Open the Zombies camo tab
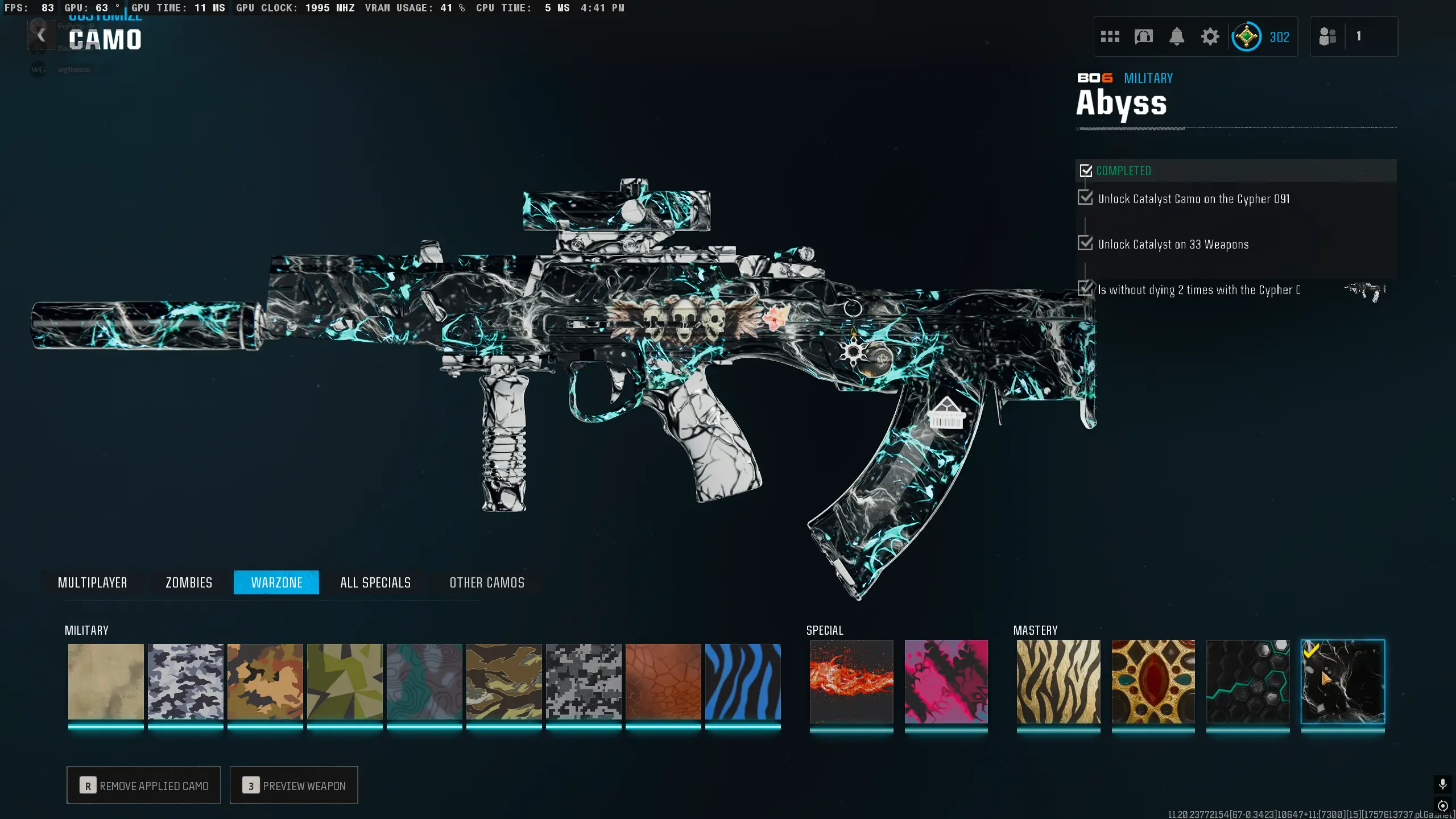Image resolution: width=1456 pixels, height=819 pixels. tap(189, 582)
